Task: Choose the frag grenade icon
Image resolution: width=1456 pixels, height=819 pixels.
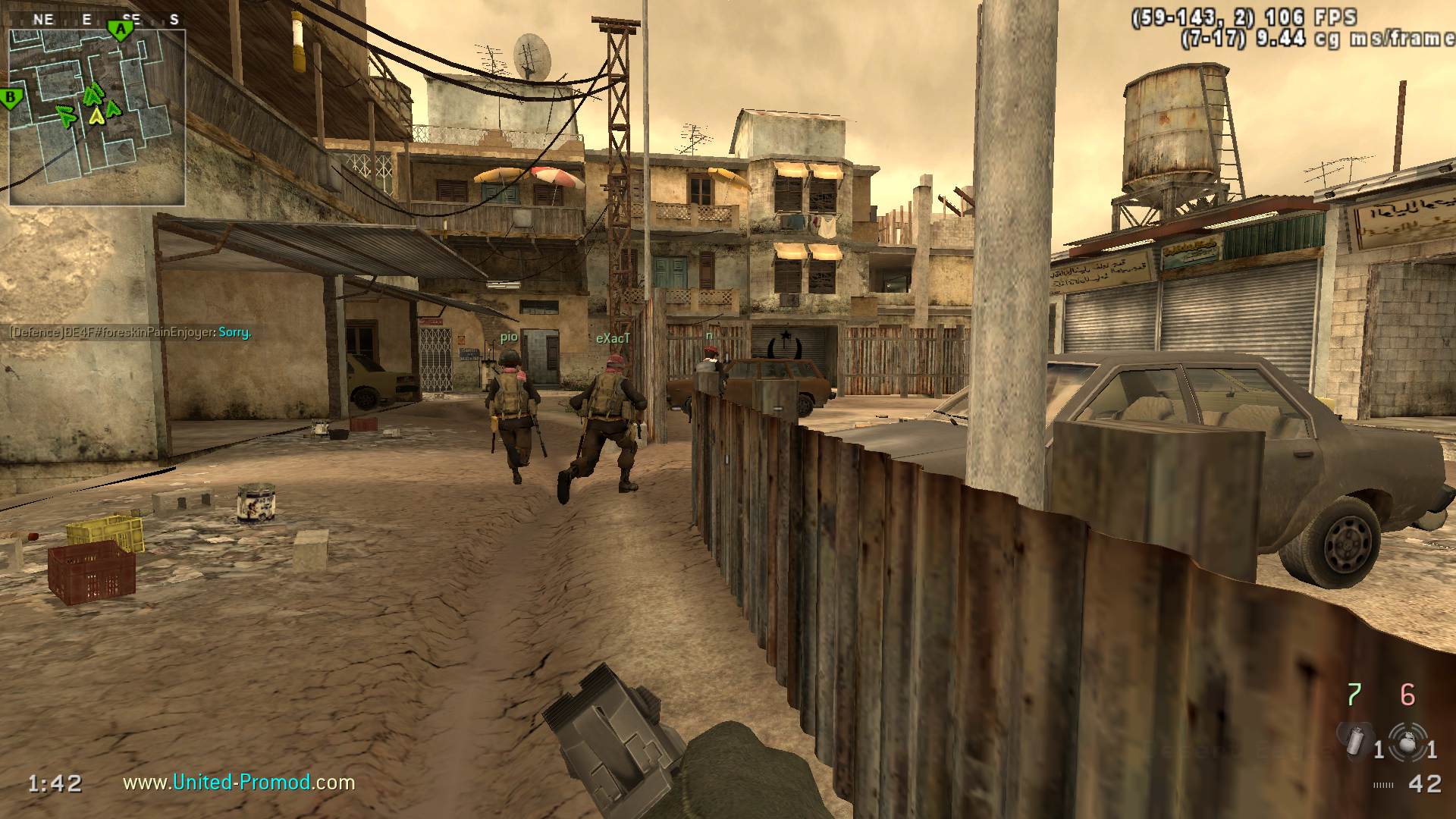Action: pos(1407,740)
